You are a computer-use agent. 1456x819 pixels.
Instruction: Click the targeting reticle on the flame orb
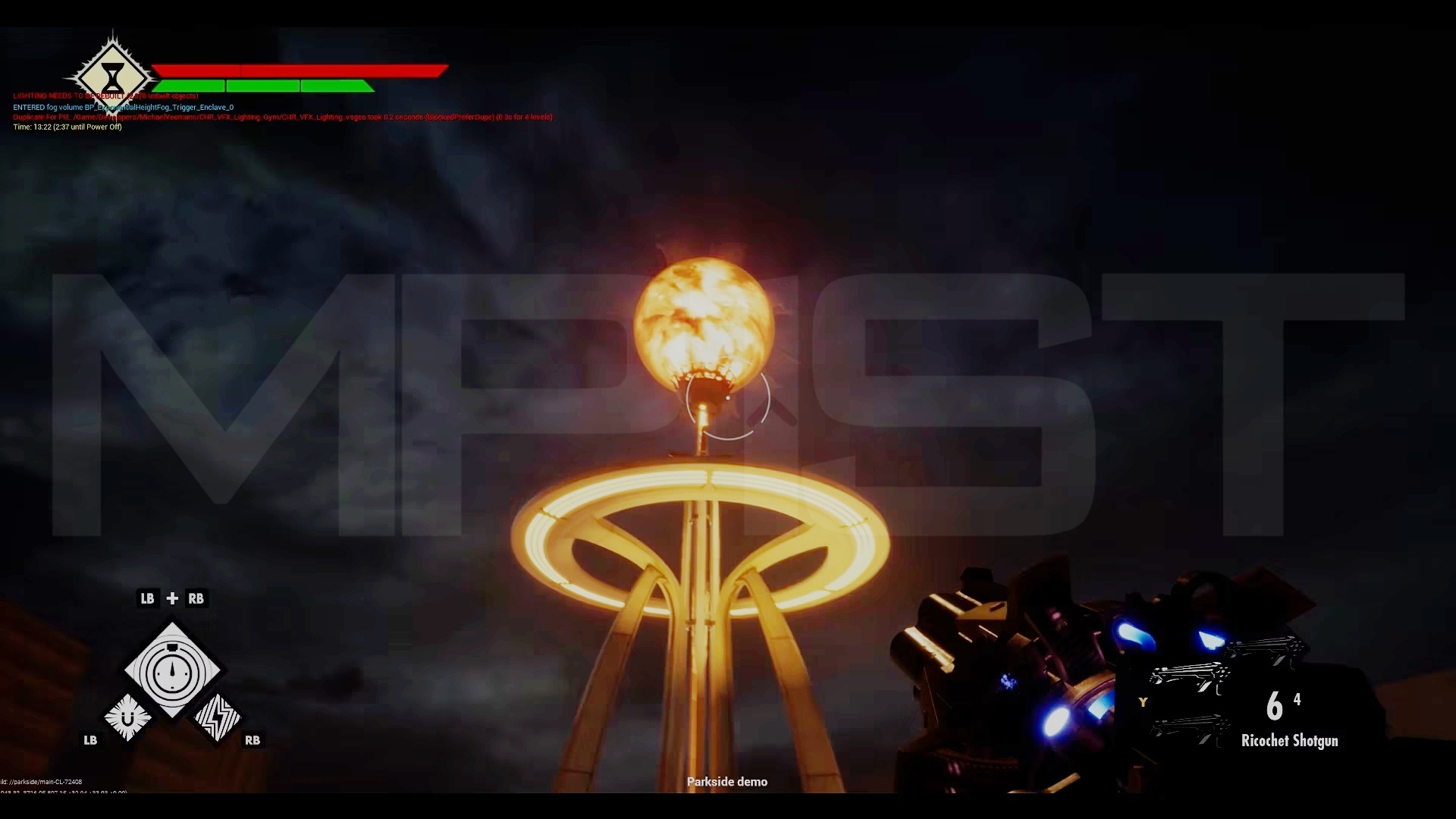click(x=726, y=400)
